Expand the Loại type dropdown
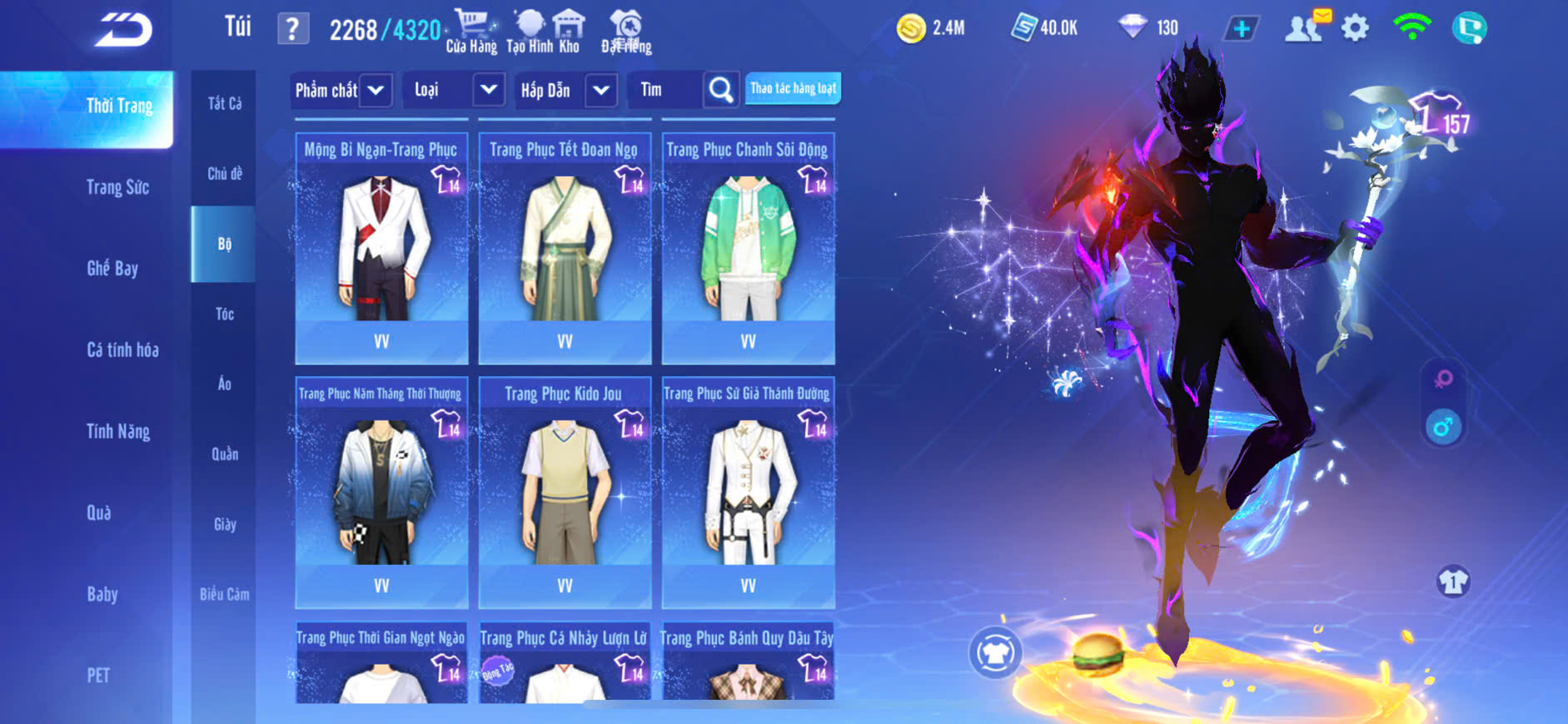 point(489,90)
